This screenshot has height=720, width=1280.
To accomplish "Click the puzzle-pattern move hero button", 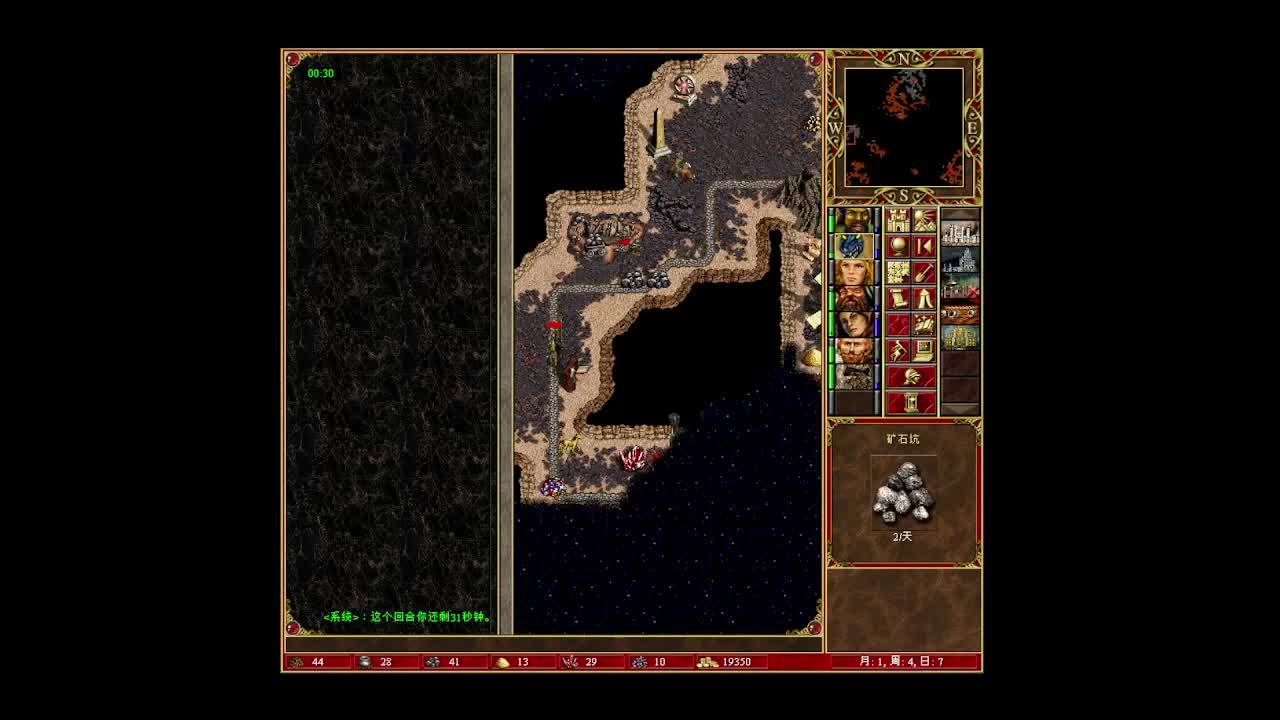I will (x=898, y=272).
